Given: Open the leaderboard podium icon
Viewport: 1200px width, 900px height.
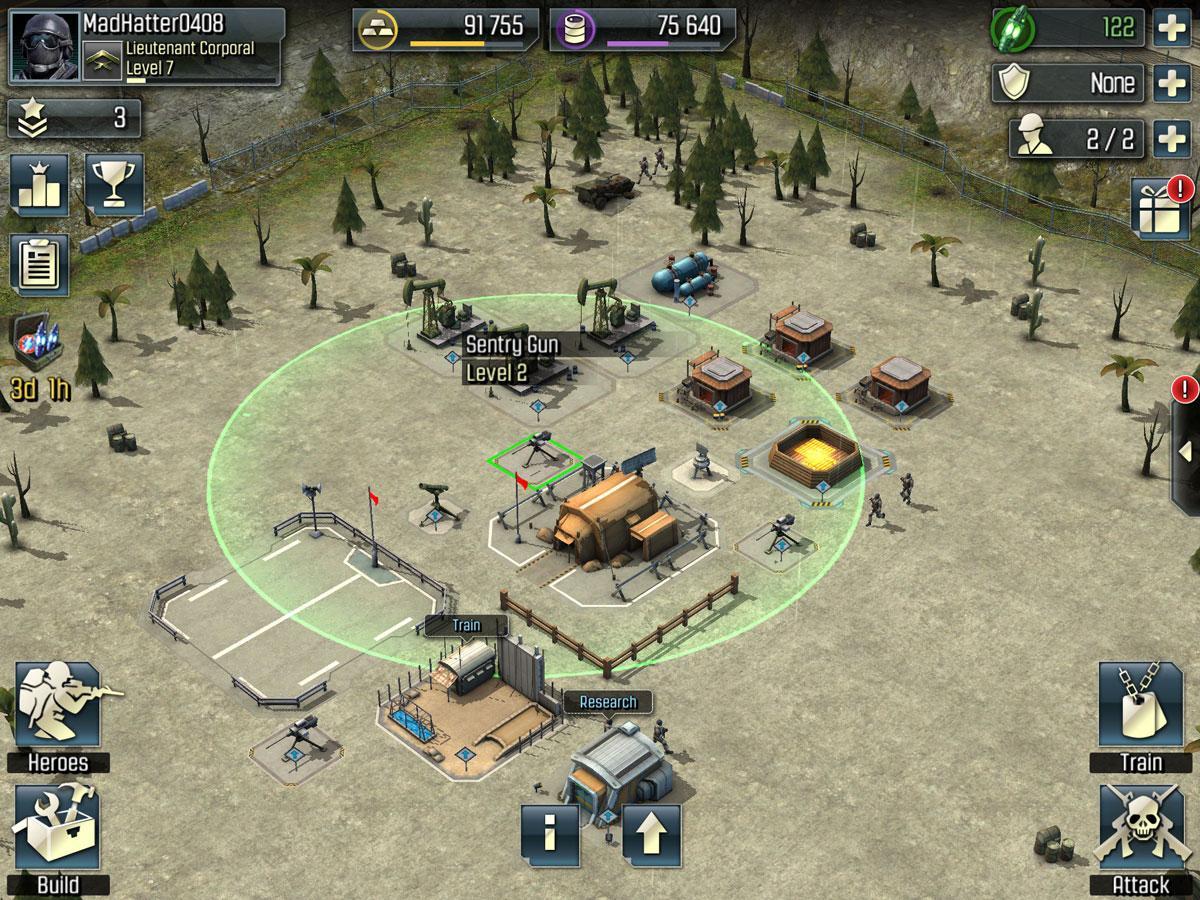Looking at the screenshot, I should (x=39, y=184).
